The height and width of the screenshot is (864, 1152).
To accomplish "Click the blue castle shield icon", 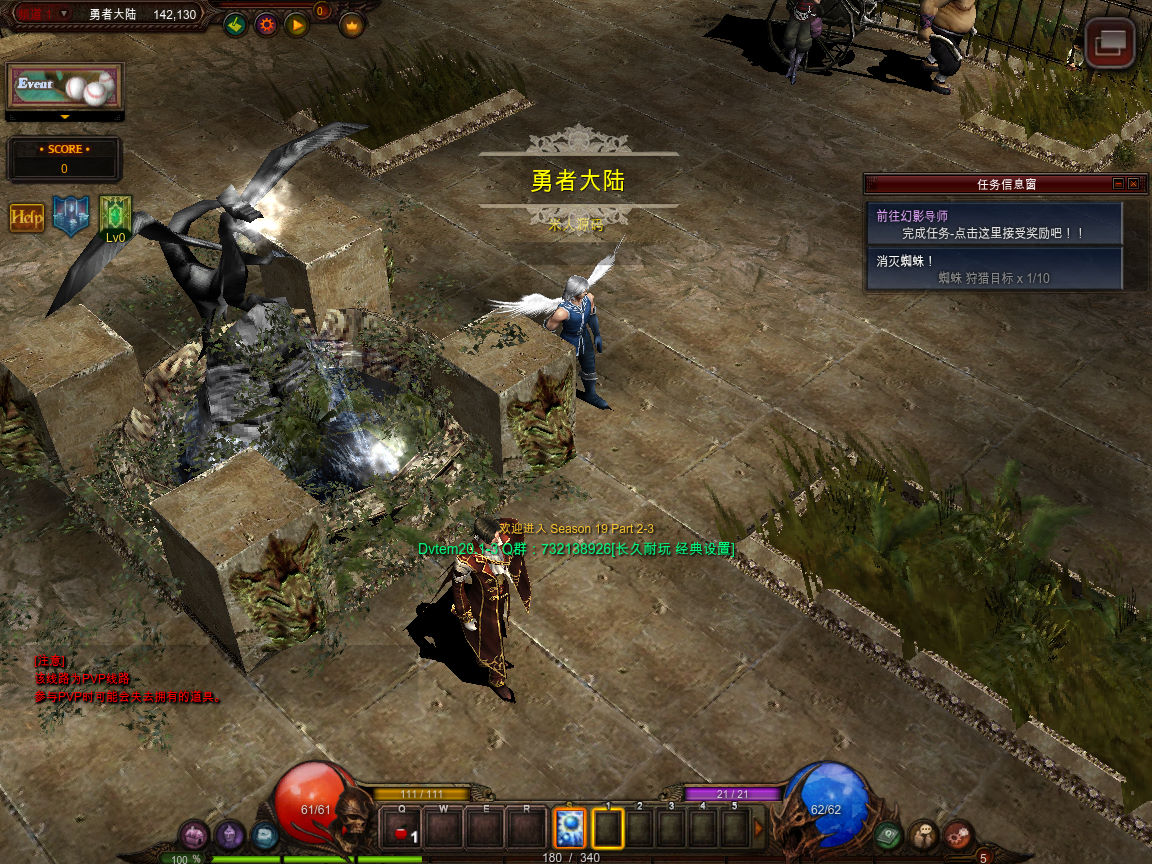I will point(71,216).
